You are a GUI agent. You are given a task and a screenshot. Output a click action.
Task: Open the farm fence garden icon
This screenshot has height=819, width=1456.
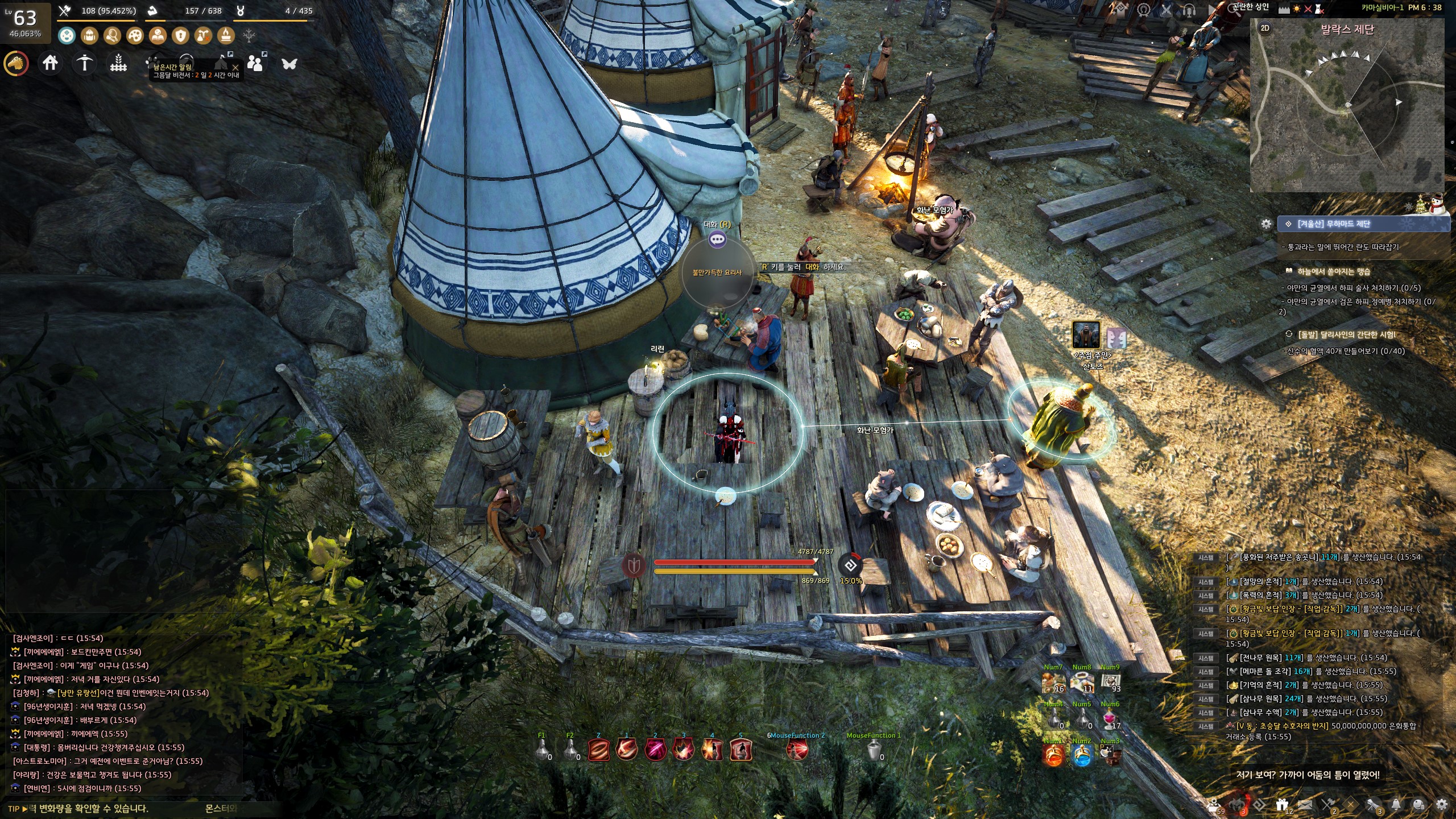point(118,63)
